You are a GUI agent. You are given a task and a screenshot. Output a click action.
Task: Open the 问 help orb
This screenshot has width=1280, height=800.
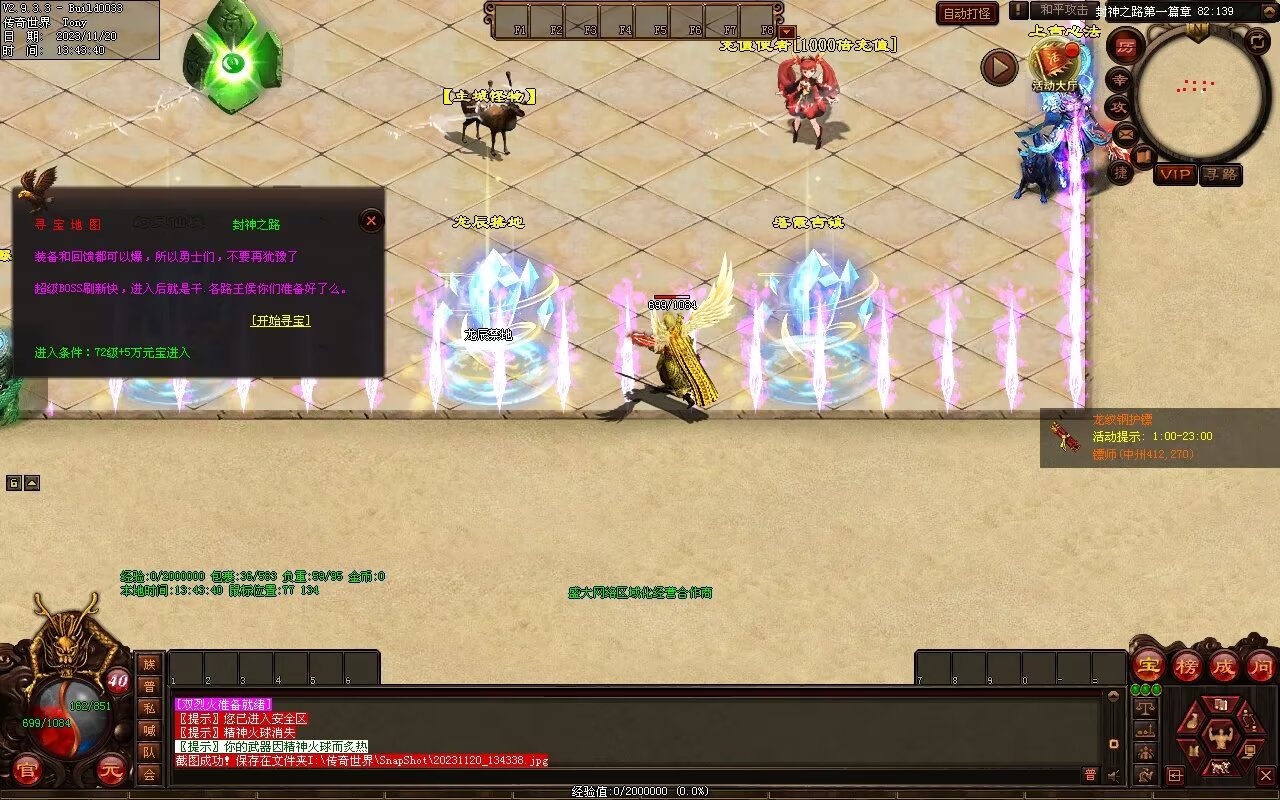click(1261, 665)
